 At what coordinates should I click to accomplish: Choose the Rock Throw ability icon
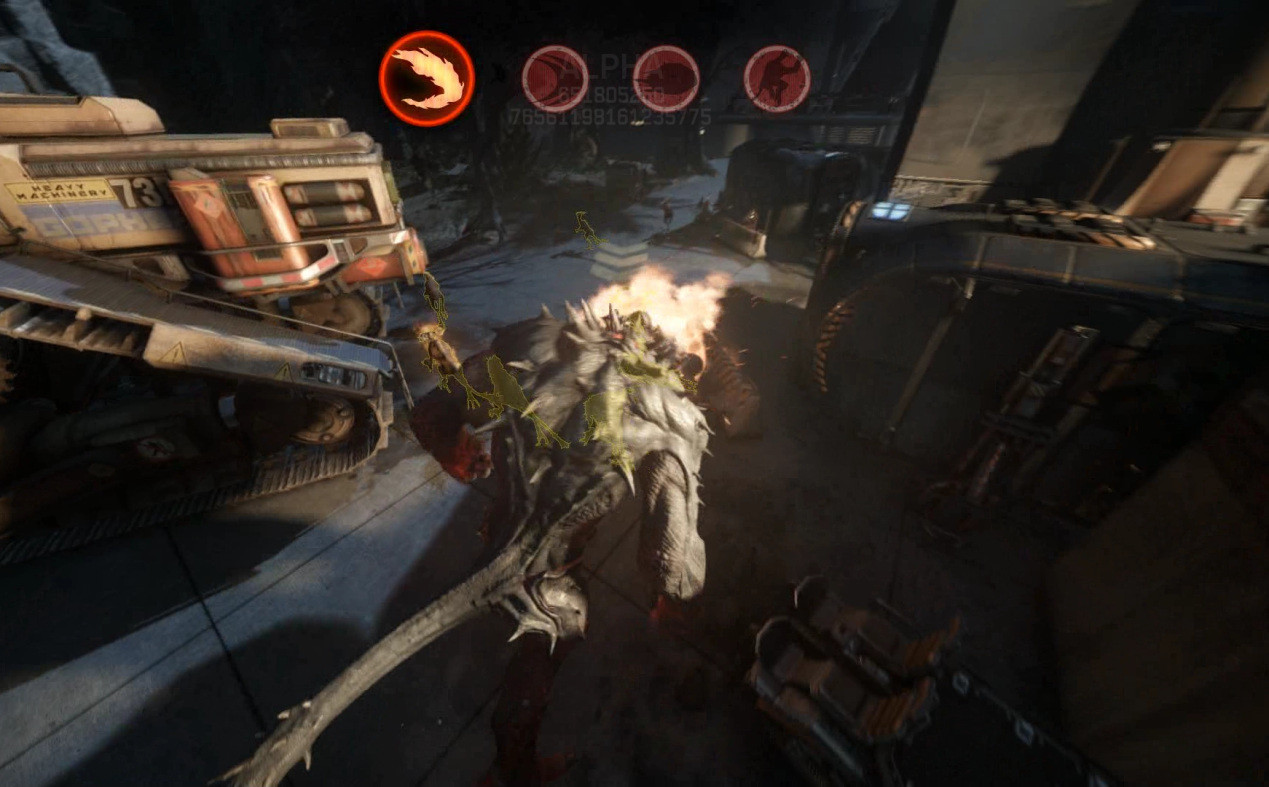click(666, 78)
